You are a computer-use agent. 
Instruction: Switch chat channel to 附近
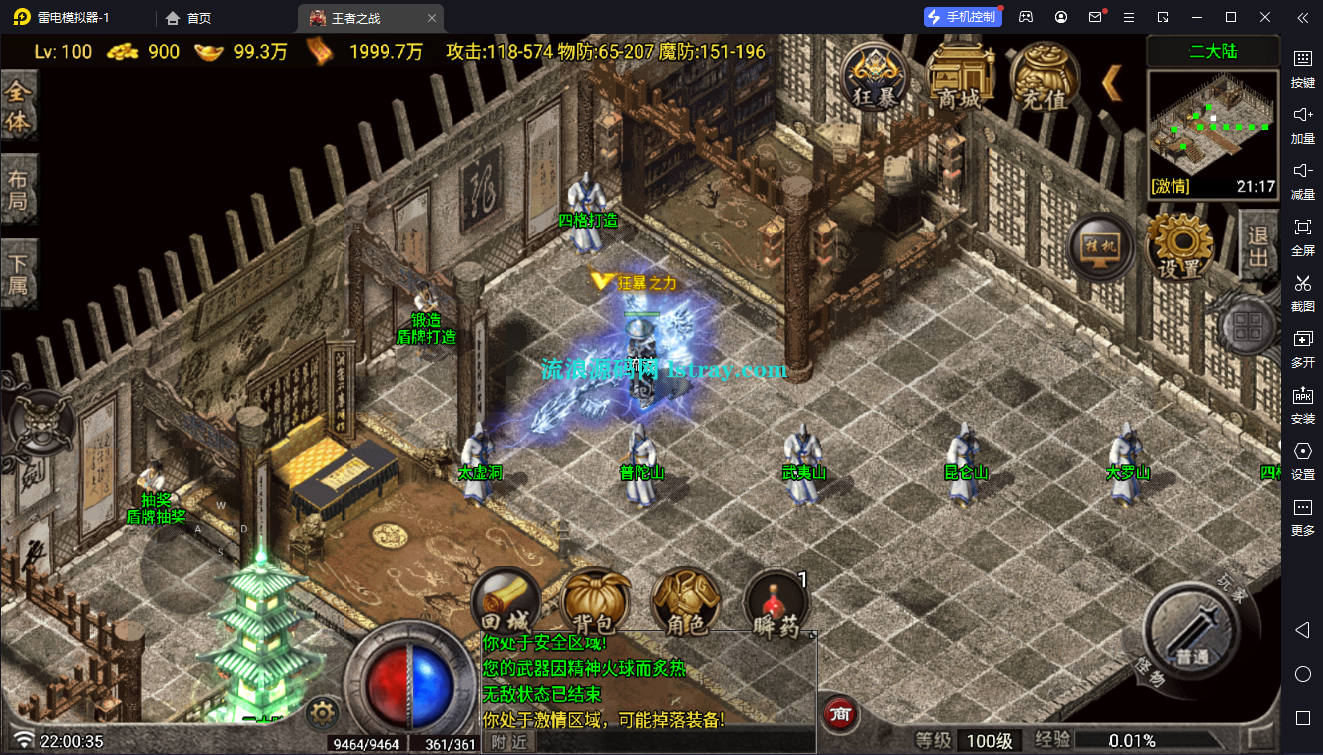point(510,742)
